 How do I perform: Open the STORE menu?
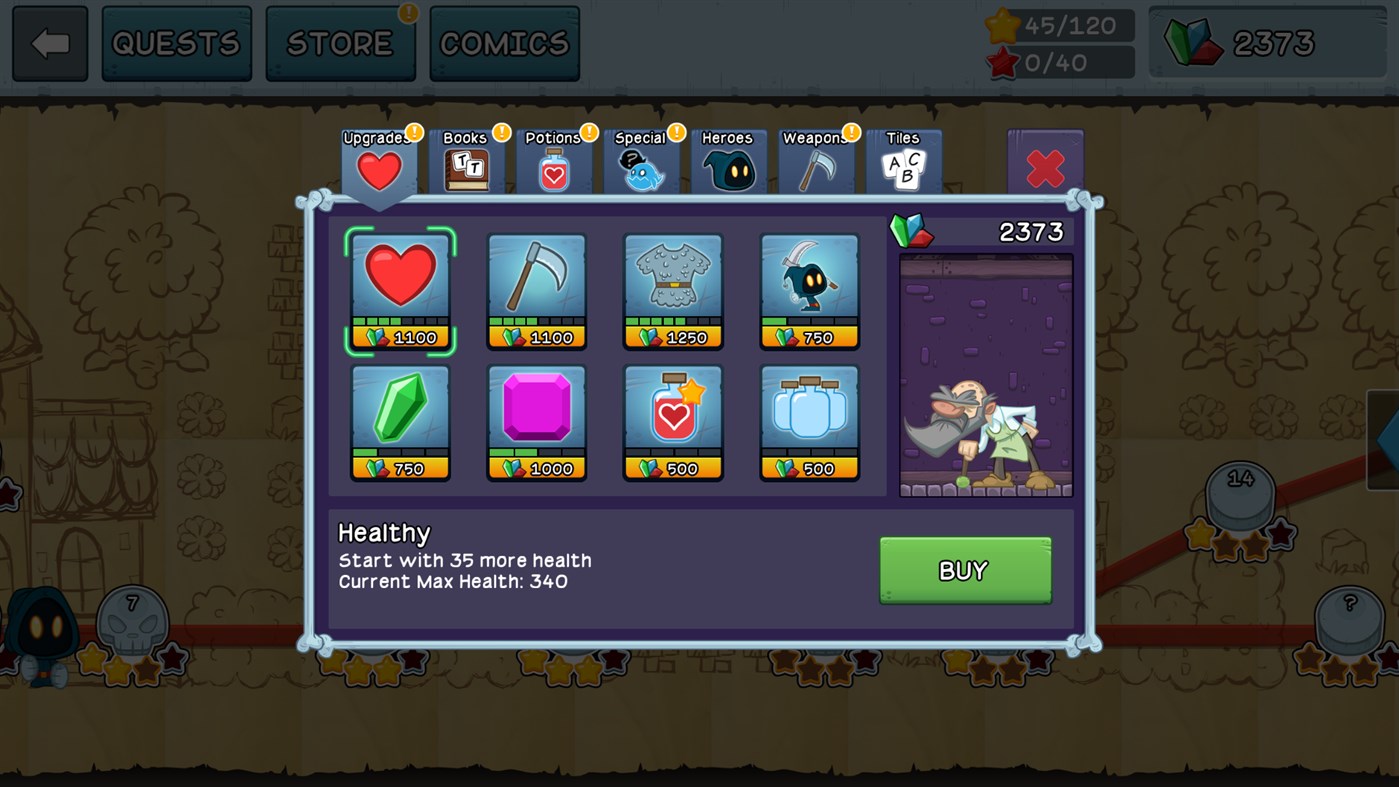coord(341,42)
